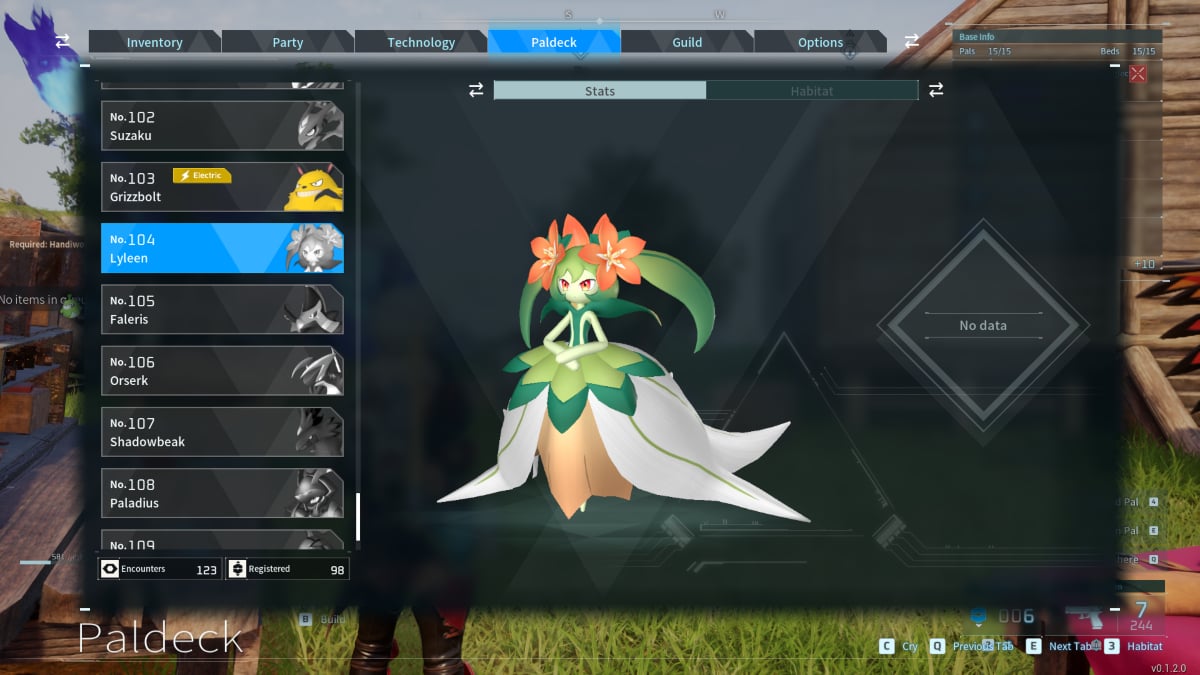Viewport: 1200px width, 675px height.
Task: Choose Grizzbolt in the Paldeck list
Action: 222,187
